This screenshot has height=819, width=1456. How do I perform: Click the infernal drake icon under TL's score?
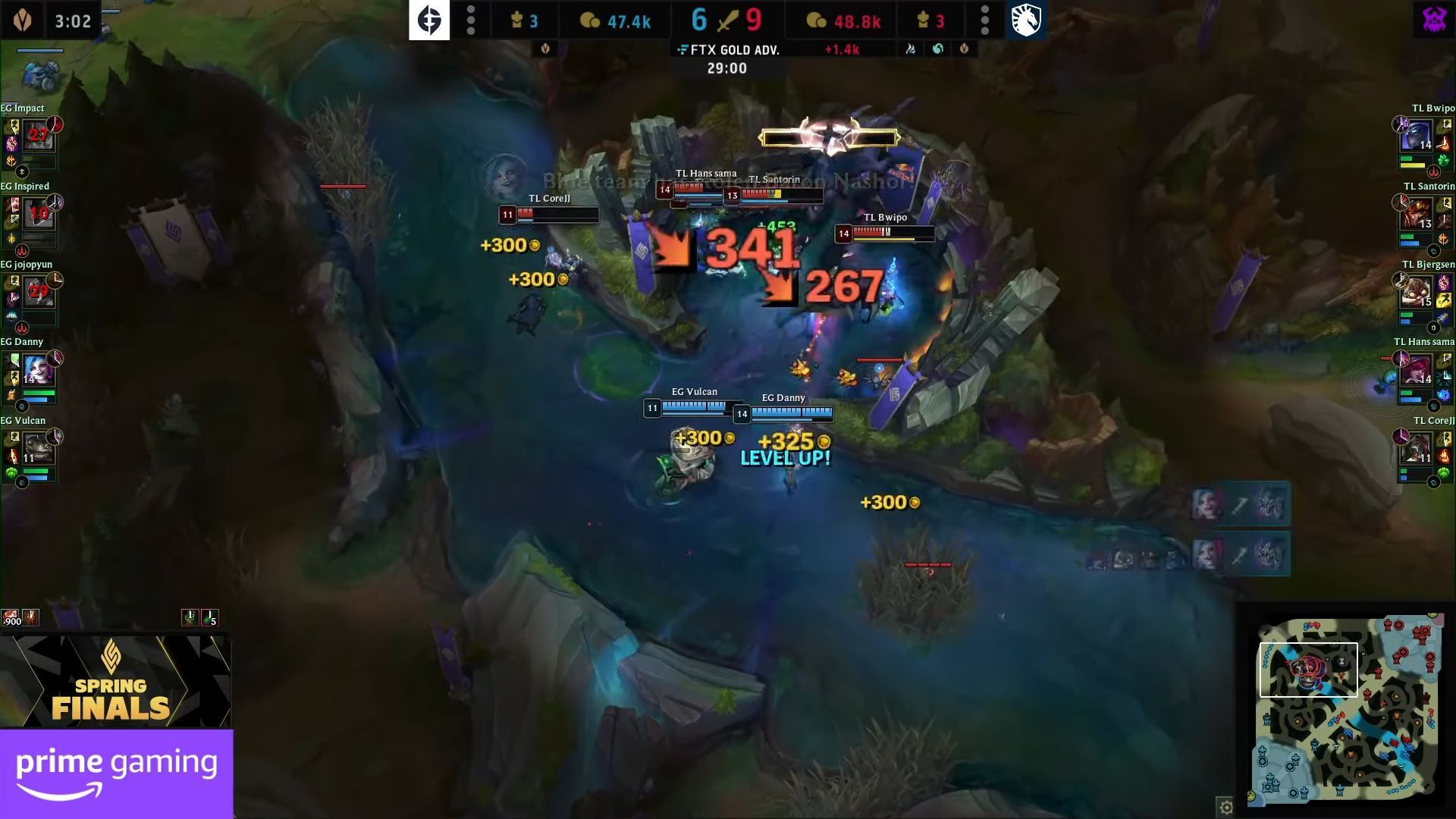click(x=912, y=48)
